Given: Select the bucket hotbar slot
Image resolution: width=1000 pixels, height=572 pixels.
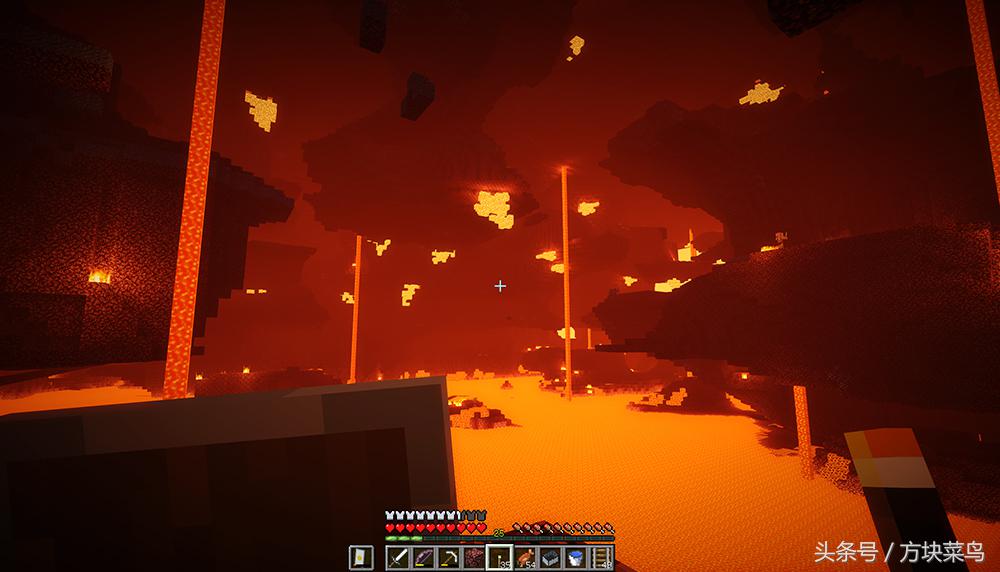Looking at the screenshot, I should pos(575,557).
